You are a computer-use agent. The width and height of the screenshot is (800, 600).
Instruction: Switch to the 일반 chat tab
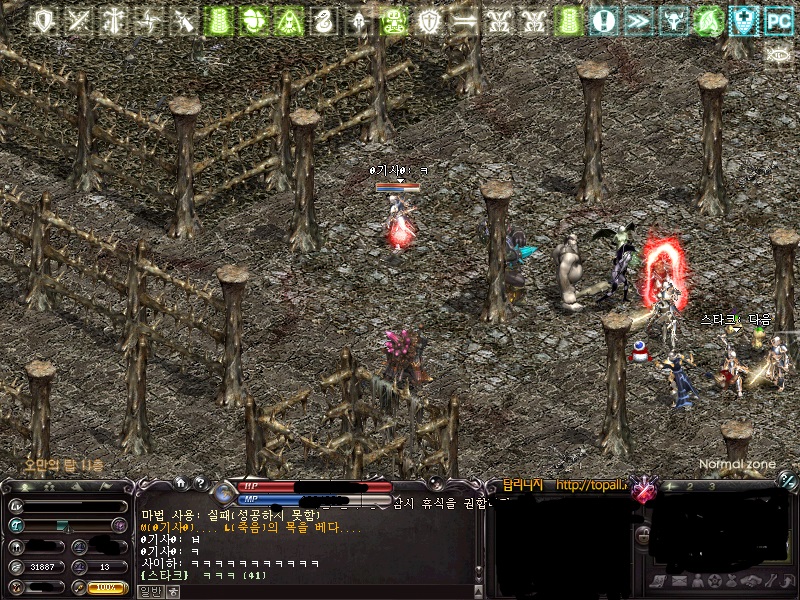[x=150, y=591]
